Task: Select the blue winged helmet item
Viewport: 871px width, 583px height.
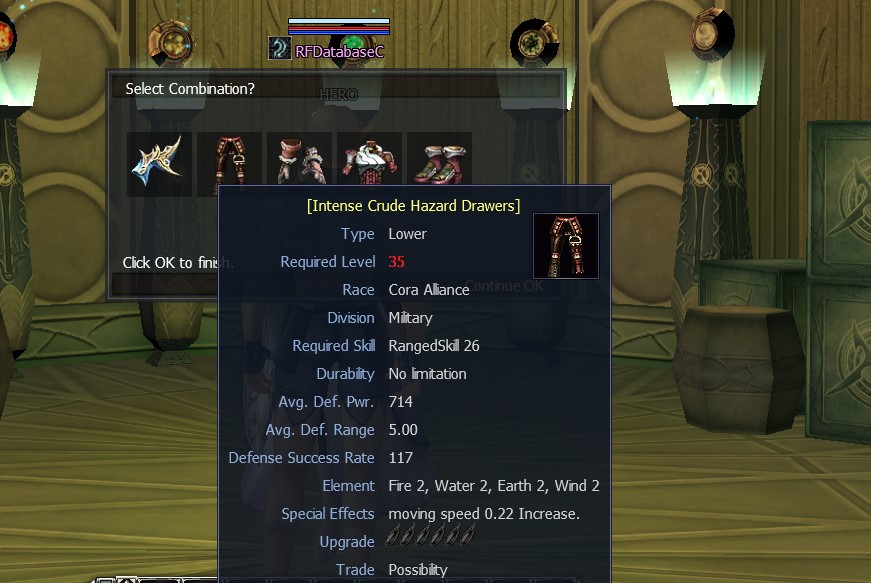Action: click(x=159, y=161)
